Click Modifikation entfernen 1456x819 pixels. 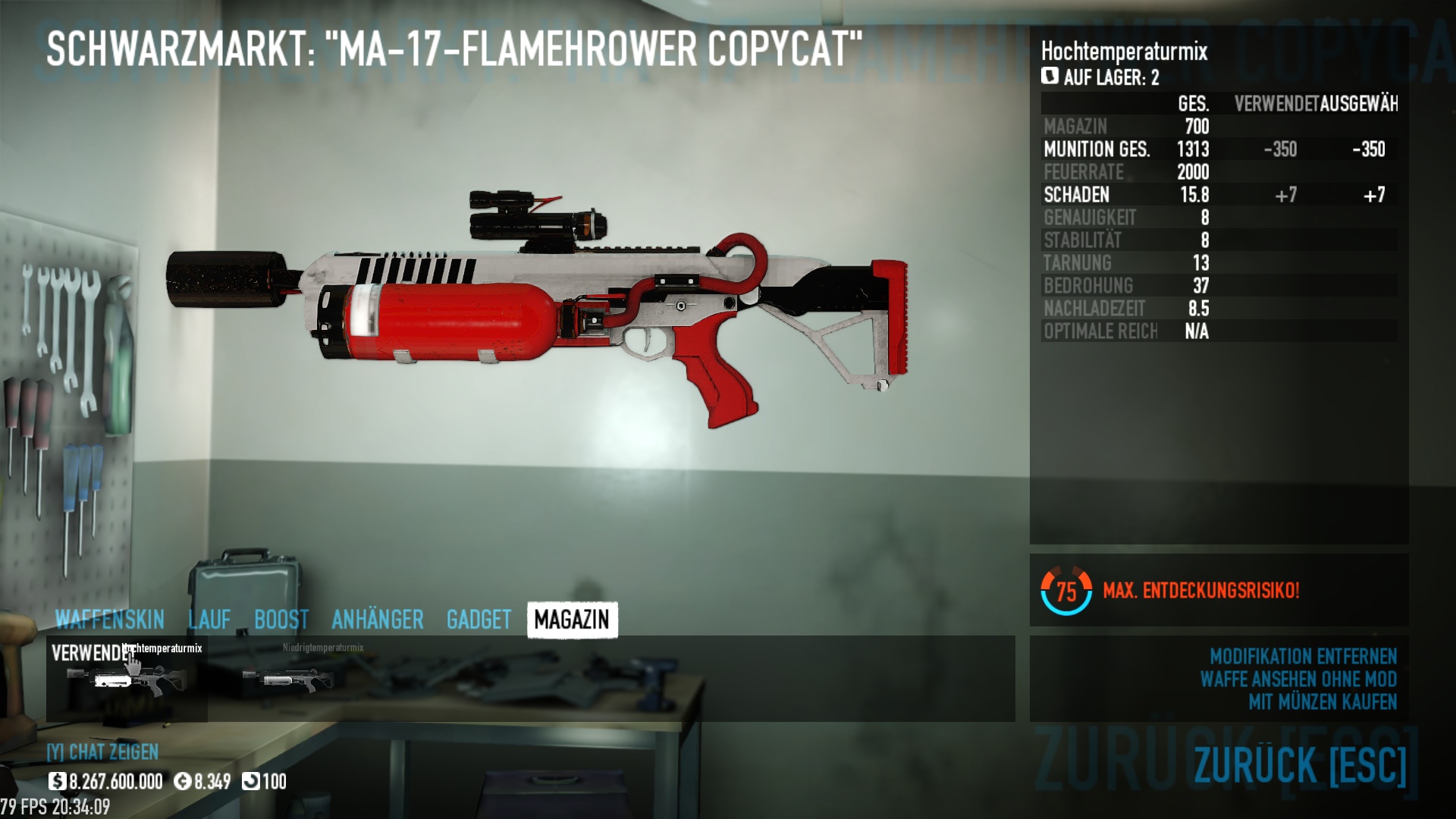pos(1303,656)
